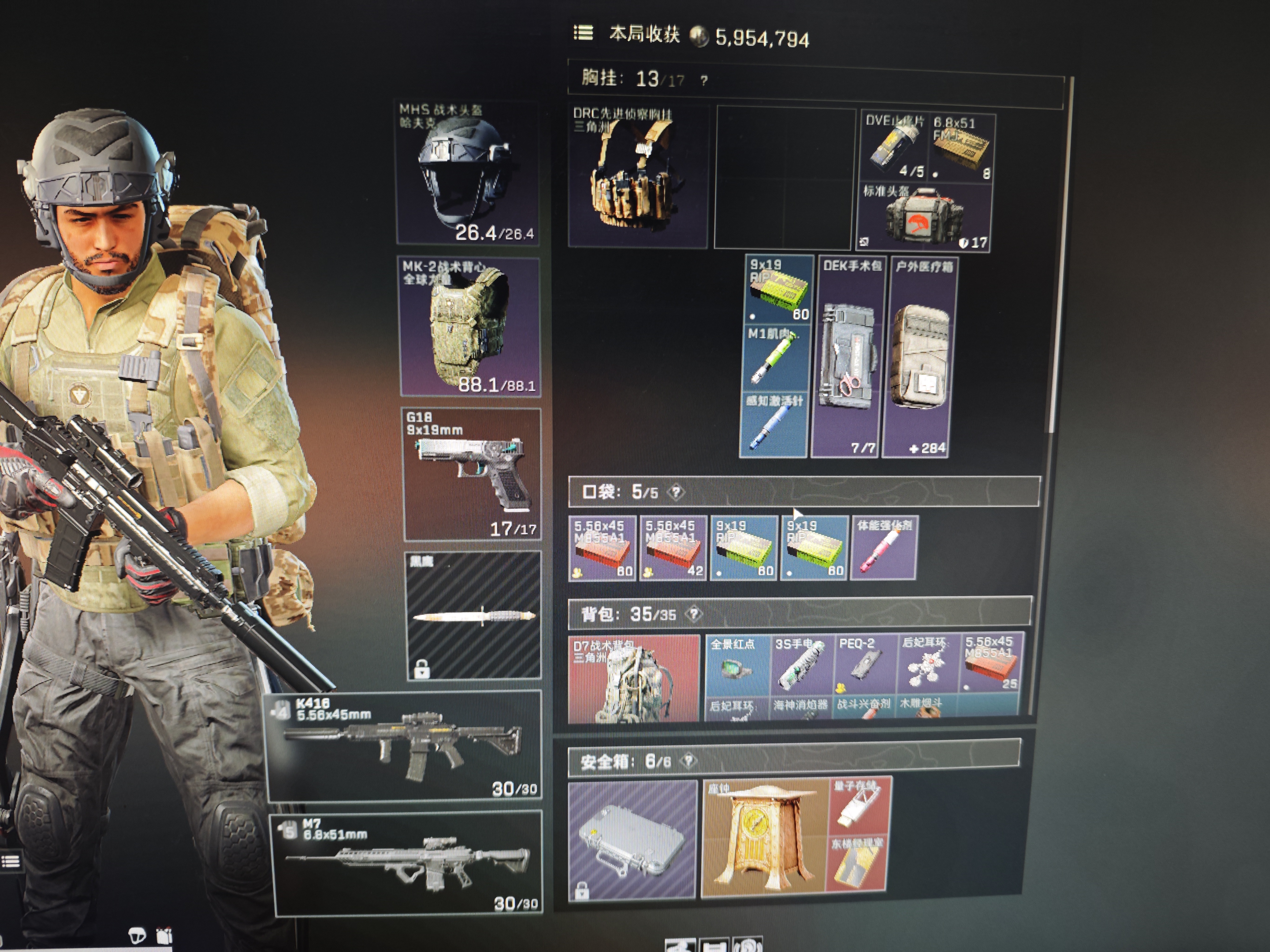
Task: Click the backpack capacity help icon
Action: point(695,615)
